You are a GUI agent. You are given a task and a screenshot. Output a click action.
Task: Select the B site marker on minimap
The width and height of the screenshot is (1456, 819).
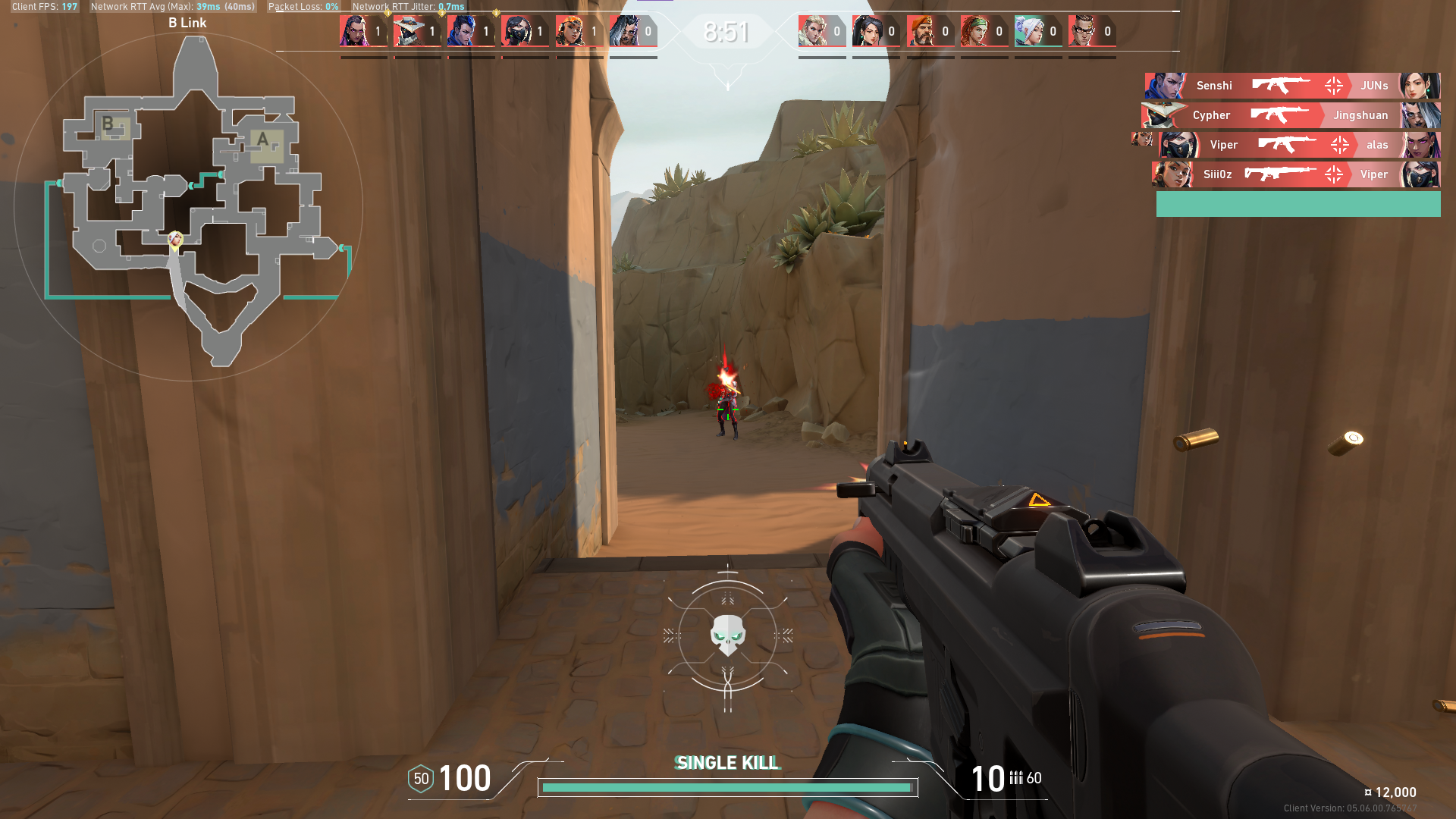tap(108, 124)
